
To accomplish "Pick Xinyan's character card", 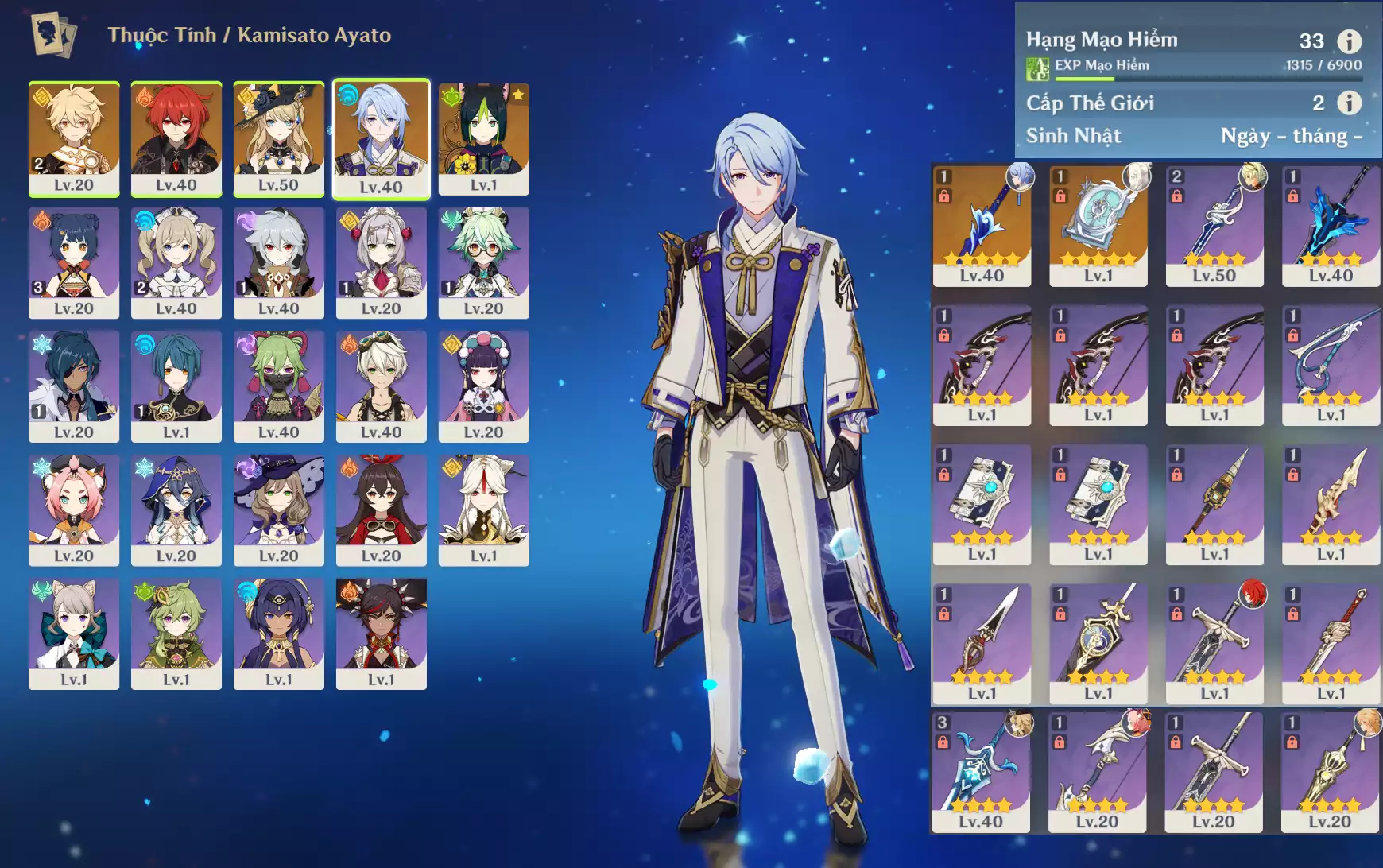I will point(381,634).
